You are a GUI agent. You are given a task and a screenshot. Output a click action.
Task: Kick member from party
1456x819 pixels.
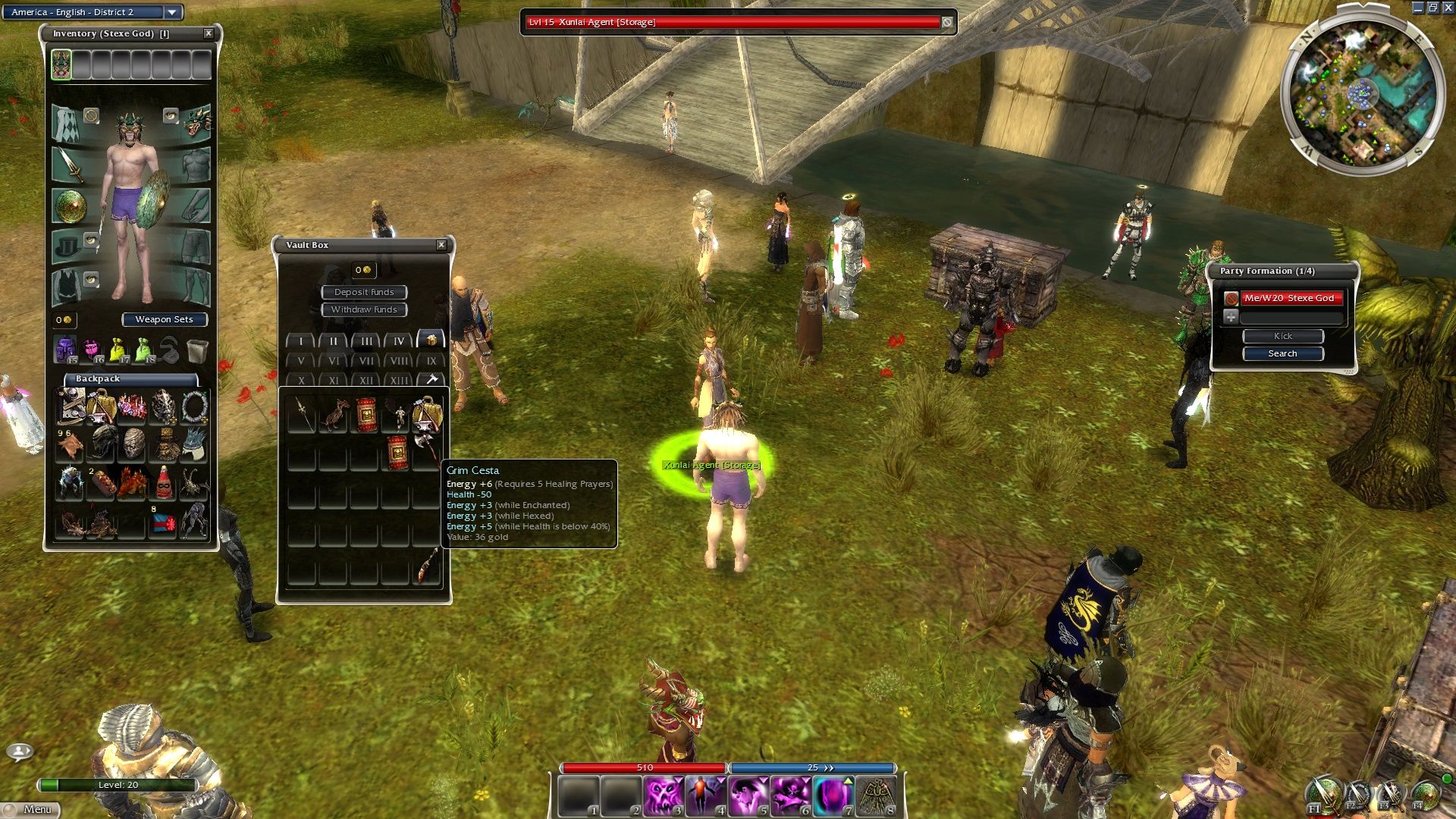coord(1282,336)
